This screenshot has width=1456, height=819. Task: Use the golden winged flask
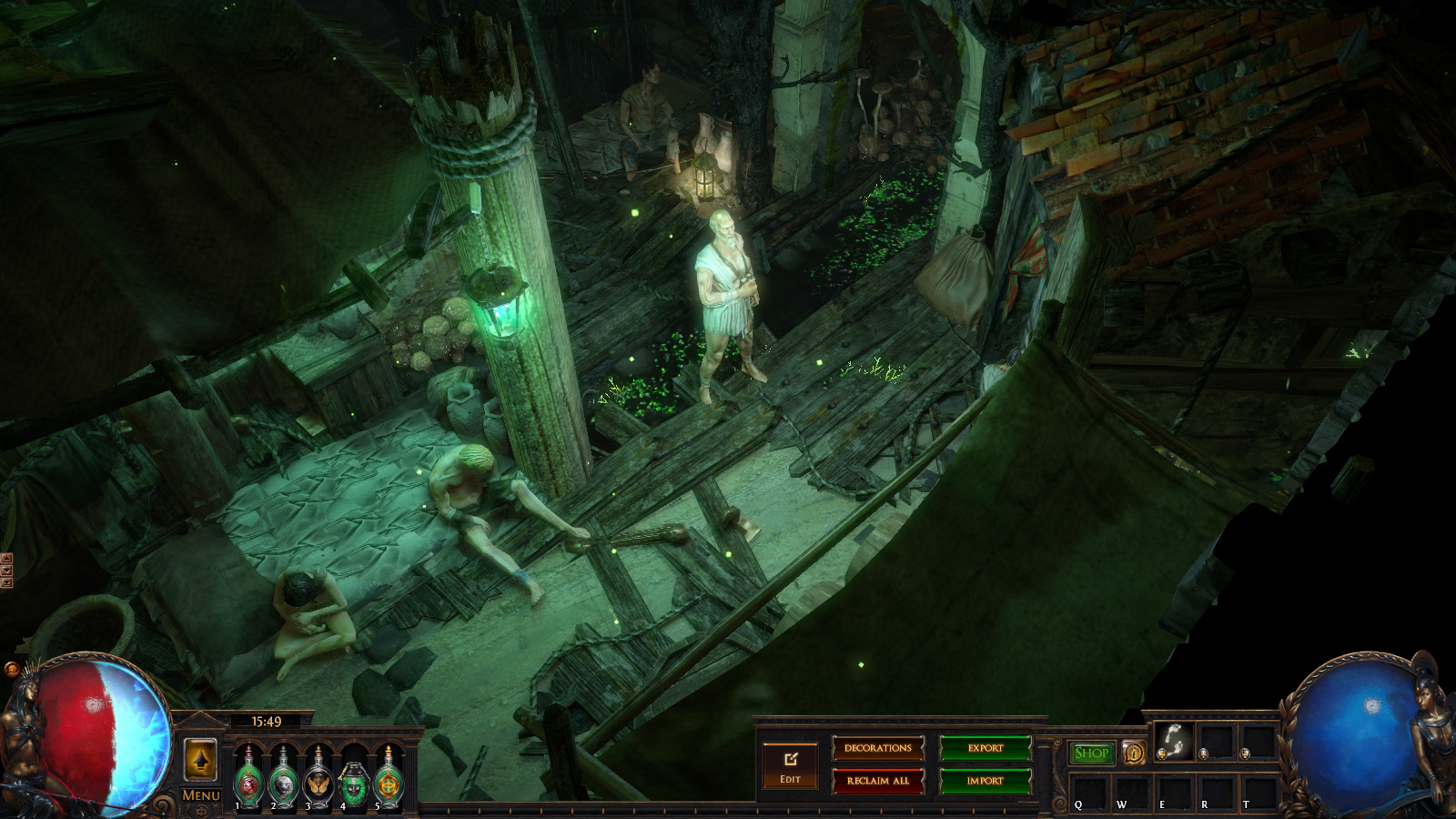(x=318, y=779)
